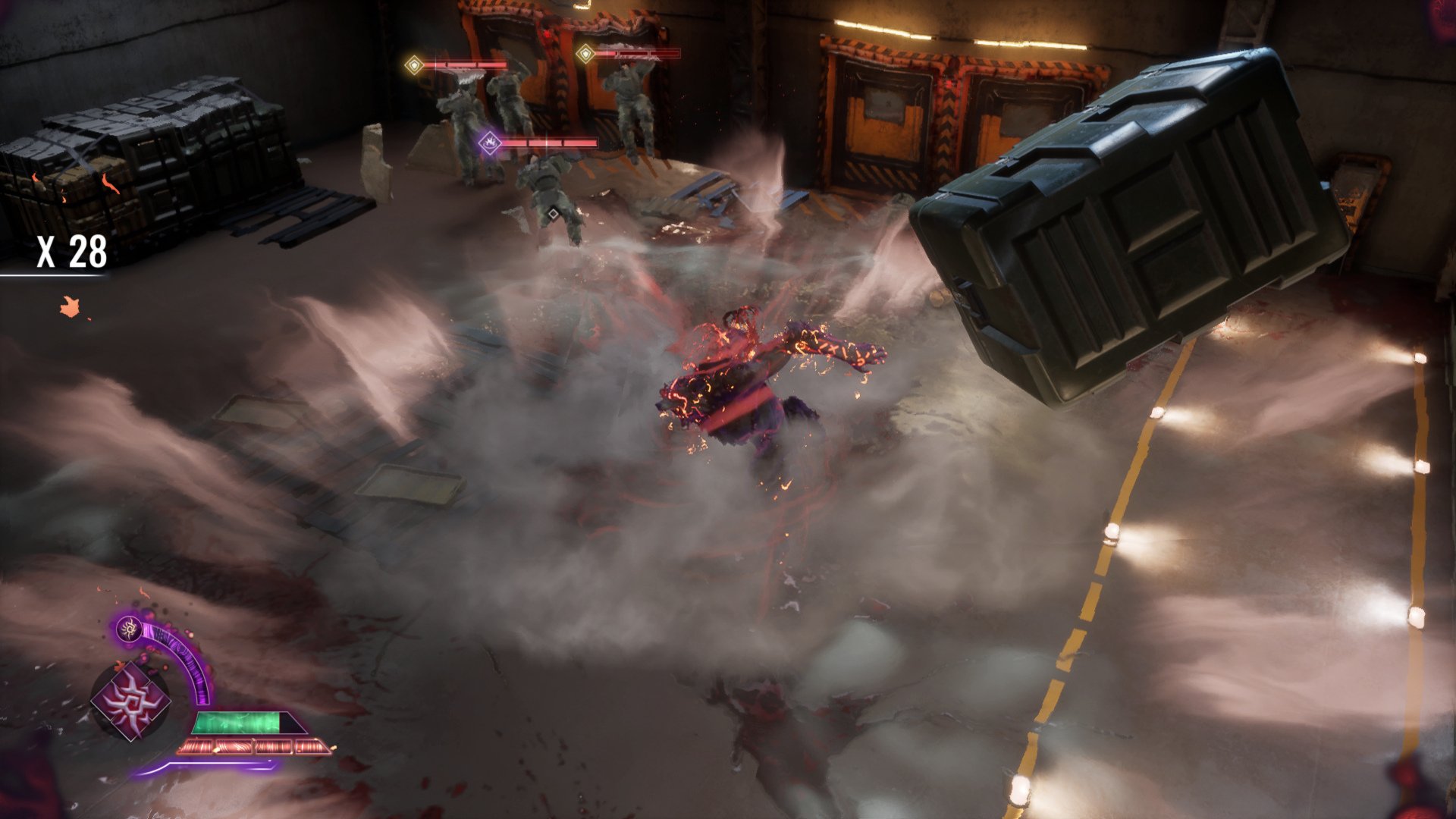Open the diamond ability emblem panel
This screenshot has width=1456, height=819.
pos(130,700)
